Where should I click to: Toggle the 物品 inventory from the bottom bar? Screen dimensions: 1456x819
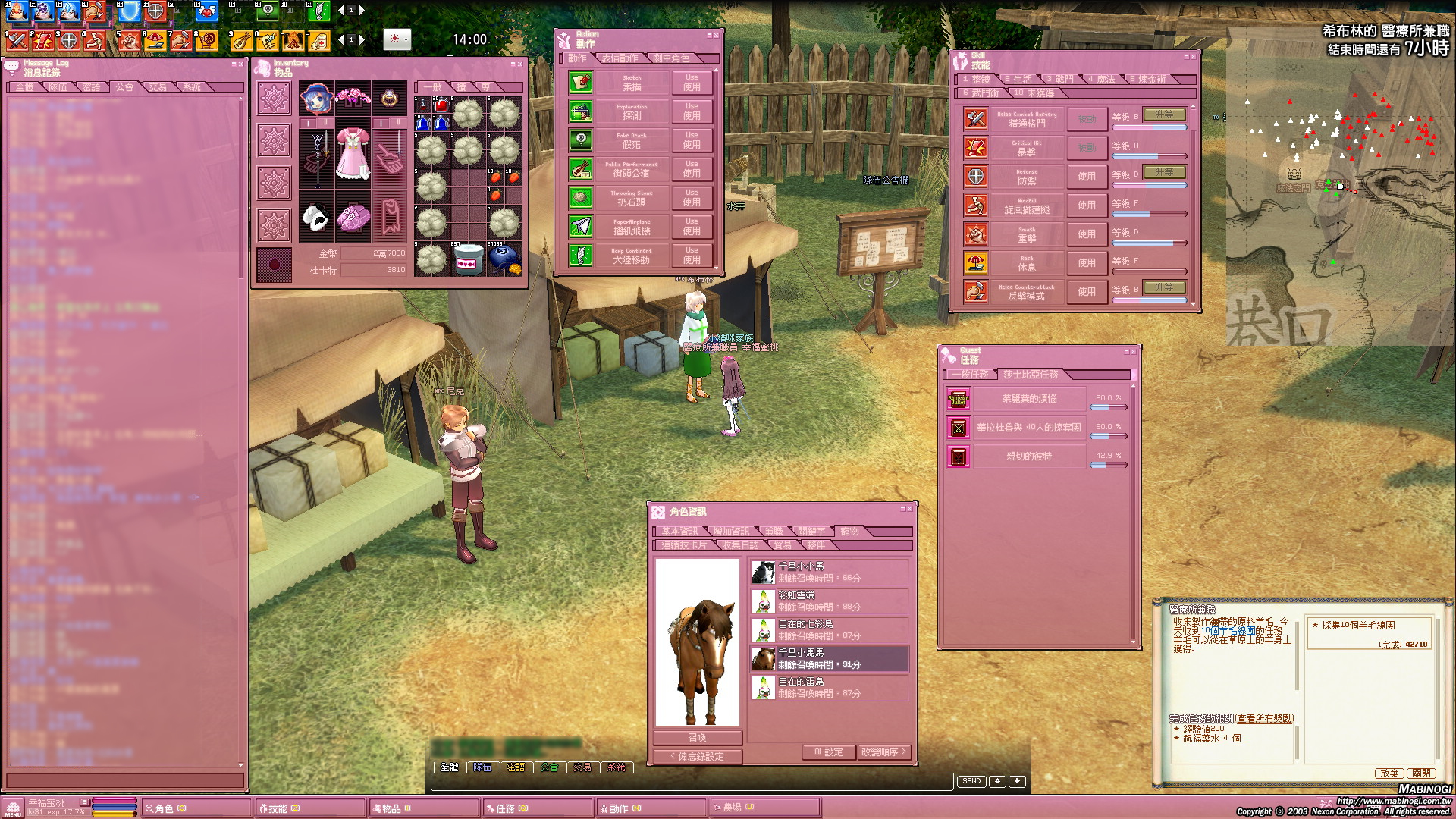point(391,808)
